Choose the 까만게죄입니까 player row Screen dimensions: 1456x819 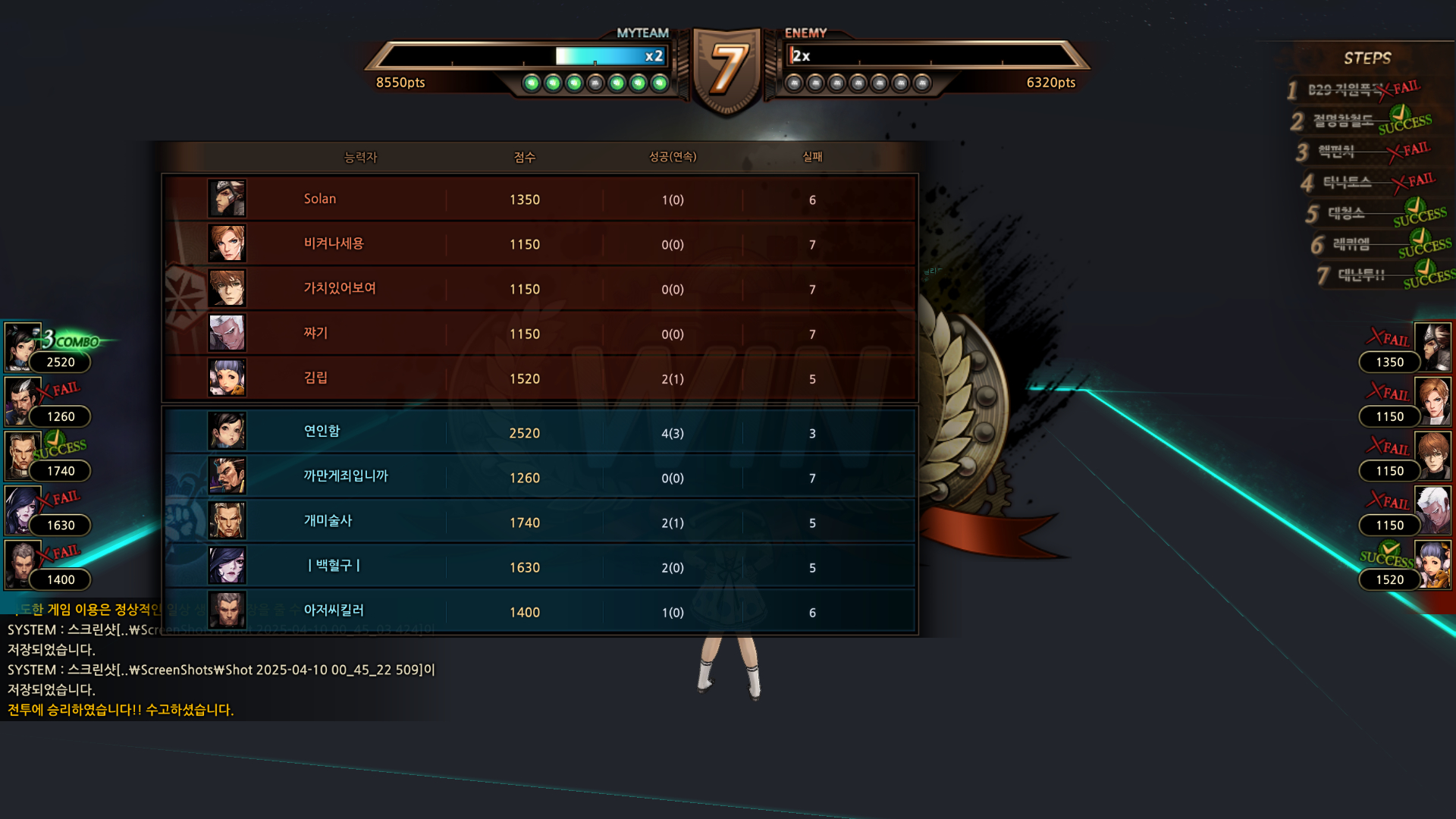(538, 477)
